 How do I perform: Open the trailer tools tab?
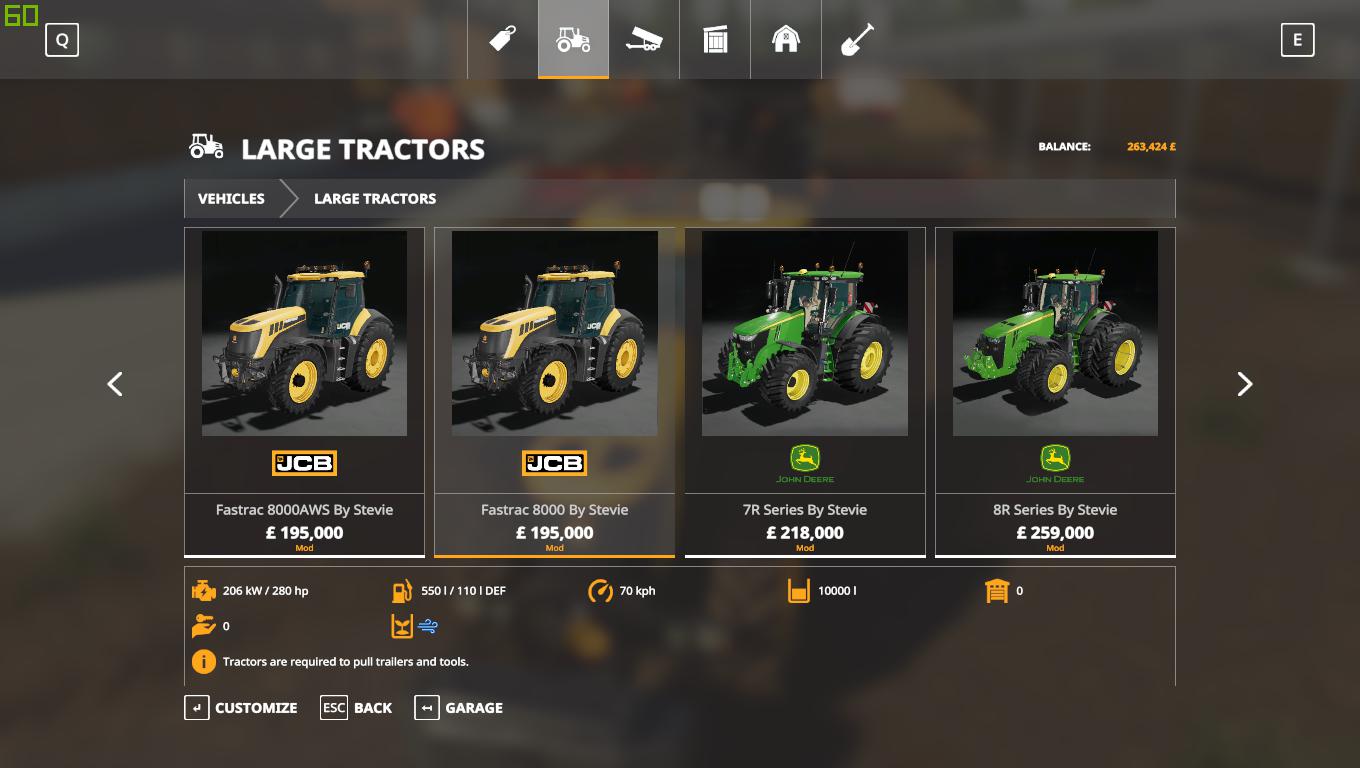(644, 39)
